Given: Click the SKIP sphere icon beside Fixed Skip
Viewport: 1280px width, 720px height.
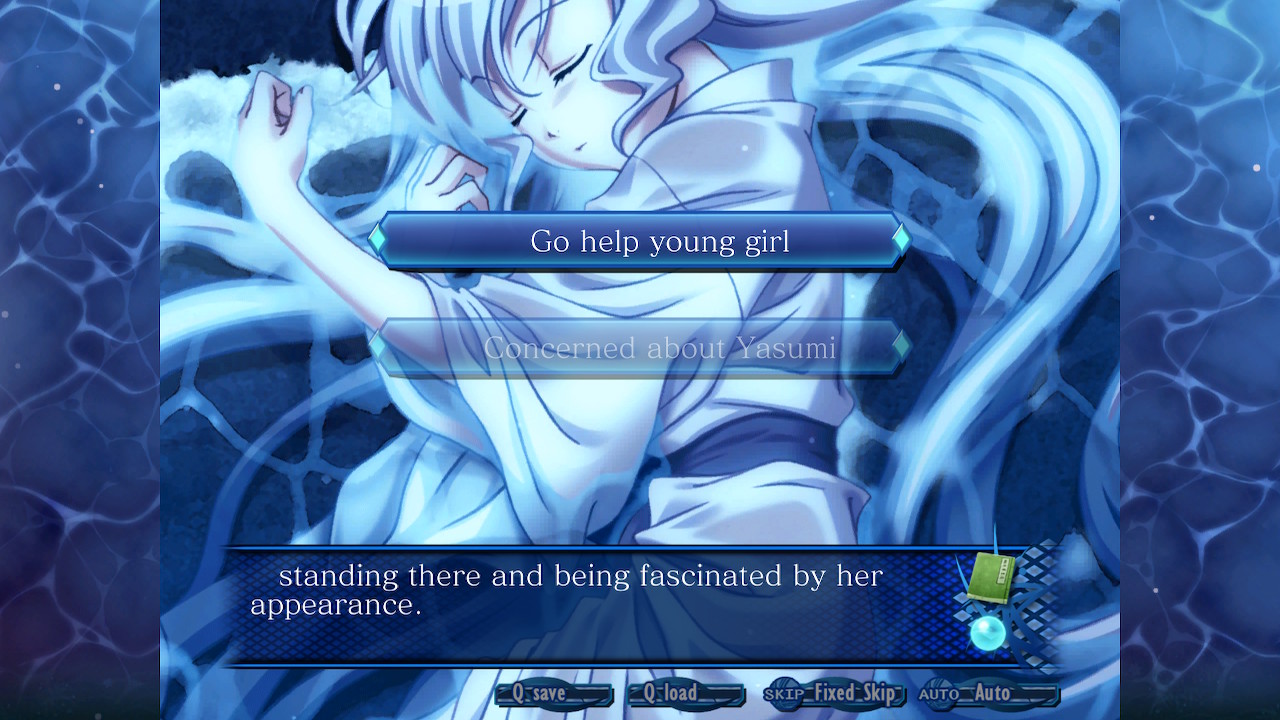Looking at the screenshot, I should click(x=786, y=693).
